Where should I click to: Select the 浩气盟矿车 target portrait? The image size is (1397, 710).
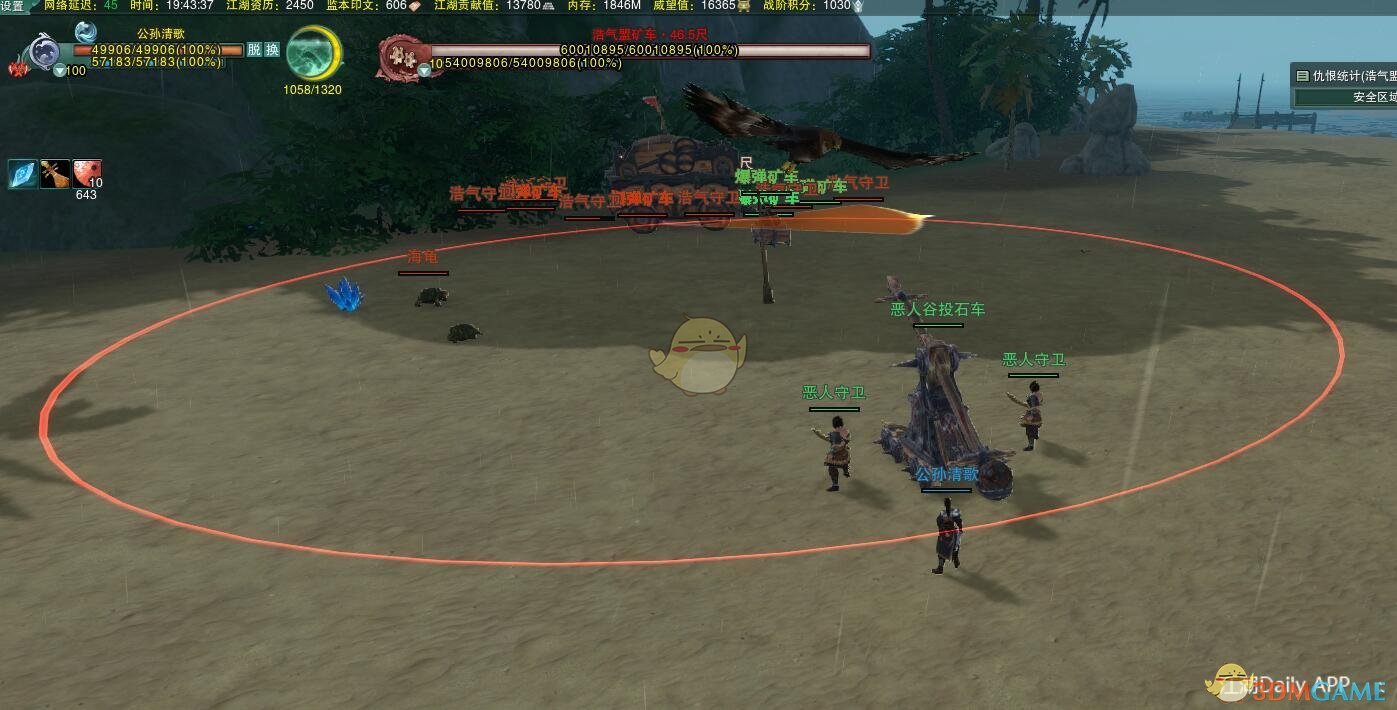403,56
